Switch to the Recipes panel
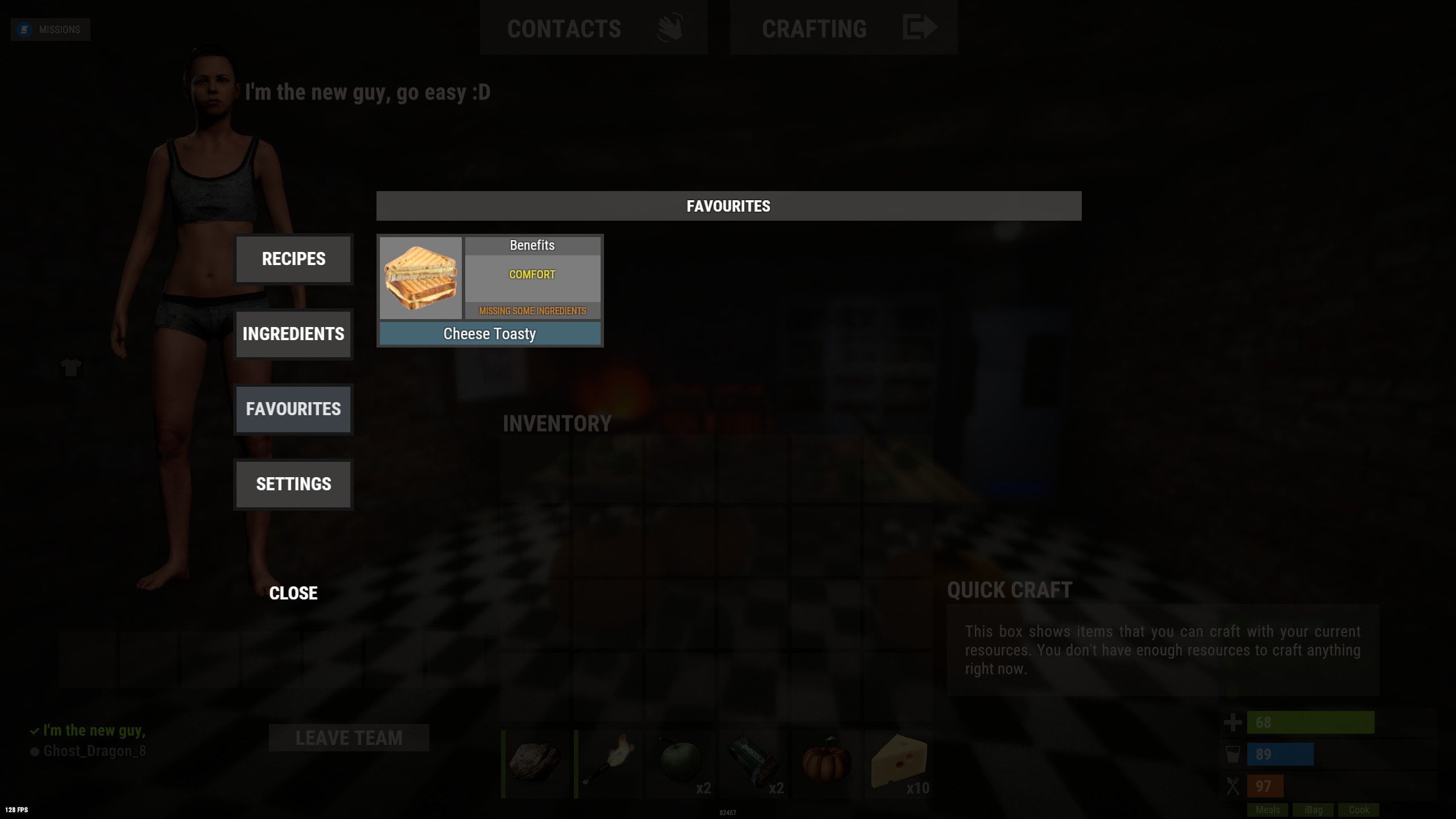 (293, 259)
